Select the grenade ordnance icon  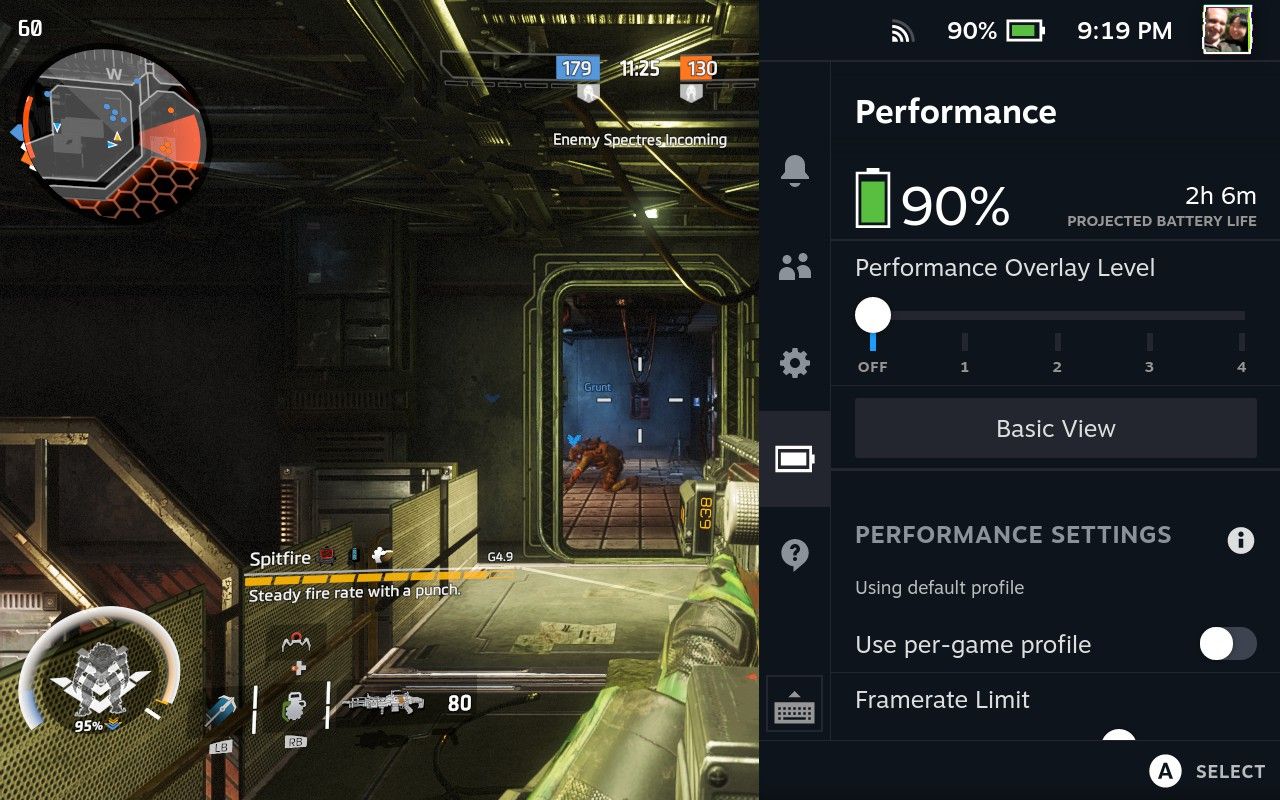point(294,706)
